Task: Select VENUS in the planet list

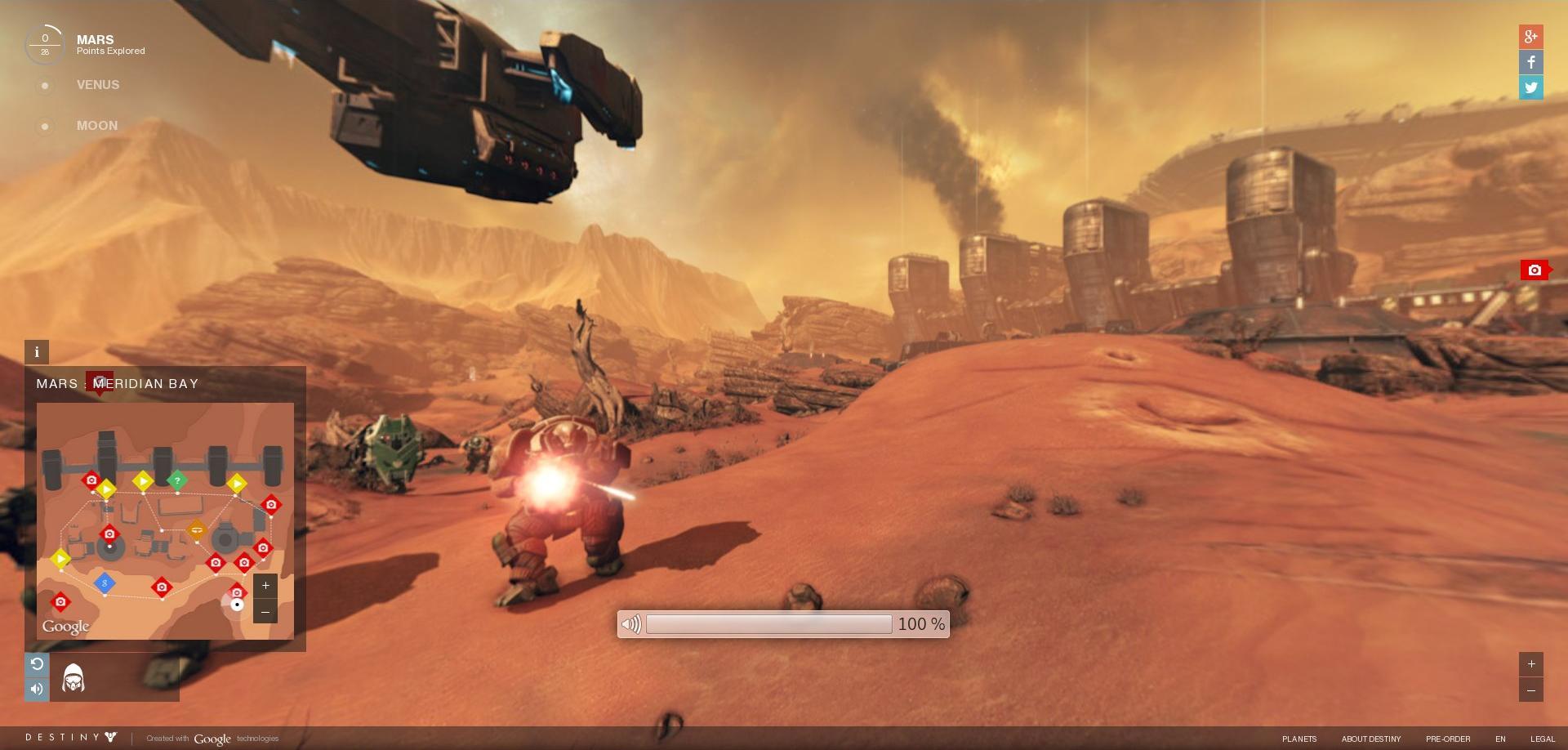Action: 97,85
